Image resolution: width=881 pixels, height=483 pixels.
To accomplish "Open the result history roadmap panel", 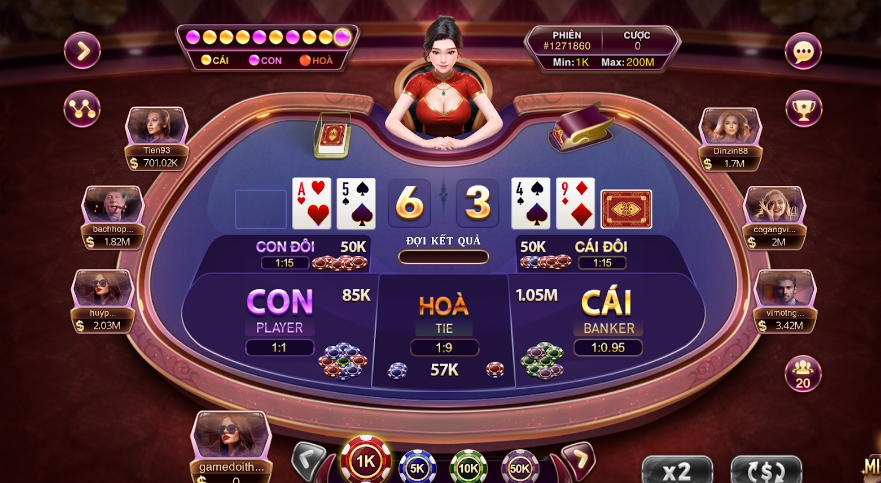I will (268, 46).
